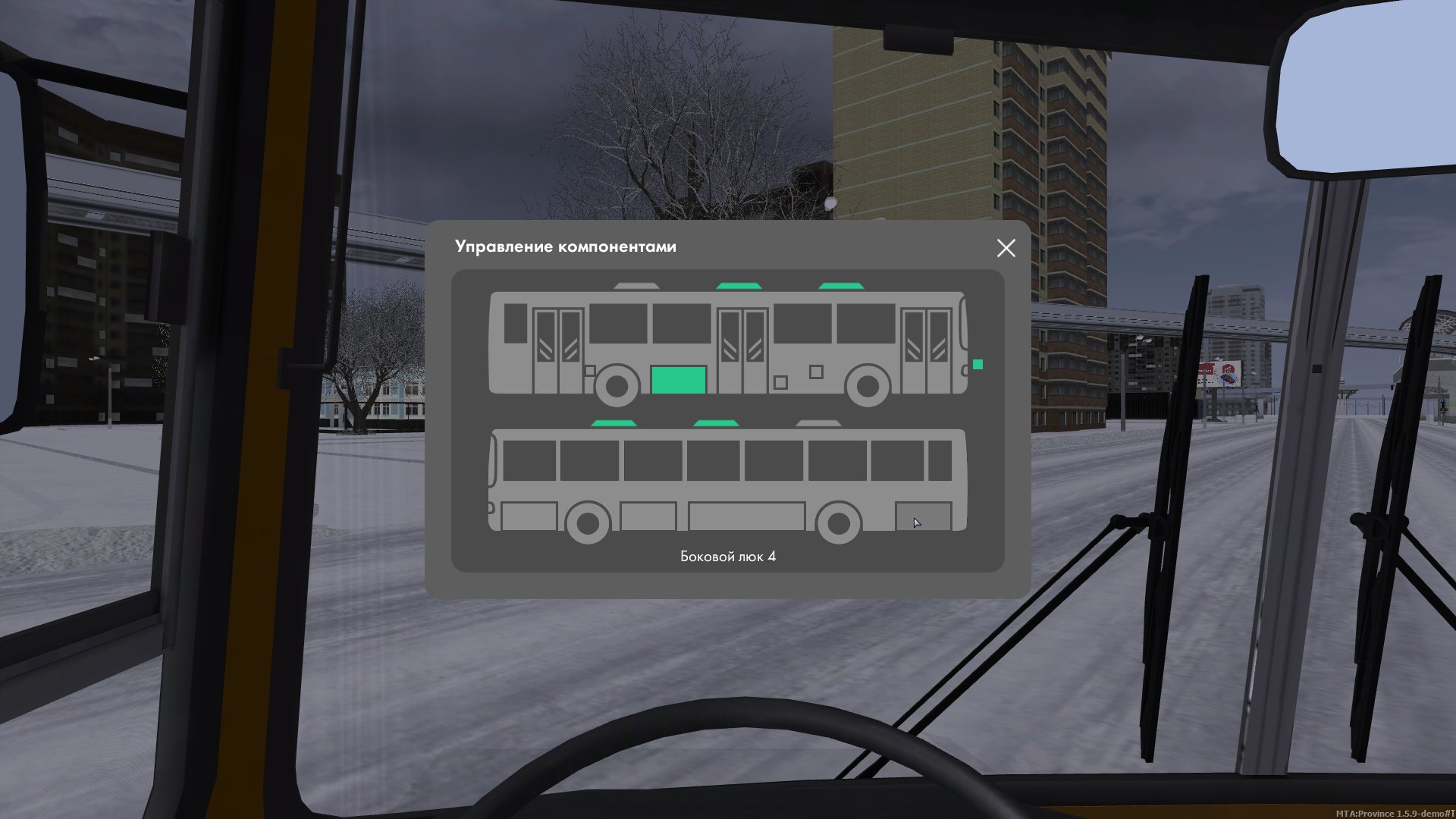Toggle the middle green roof hatch, upper bus

pos(739,286)
